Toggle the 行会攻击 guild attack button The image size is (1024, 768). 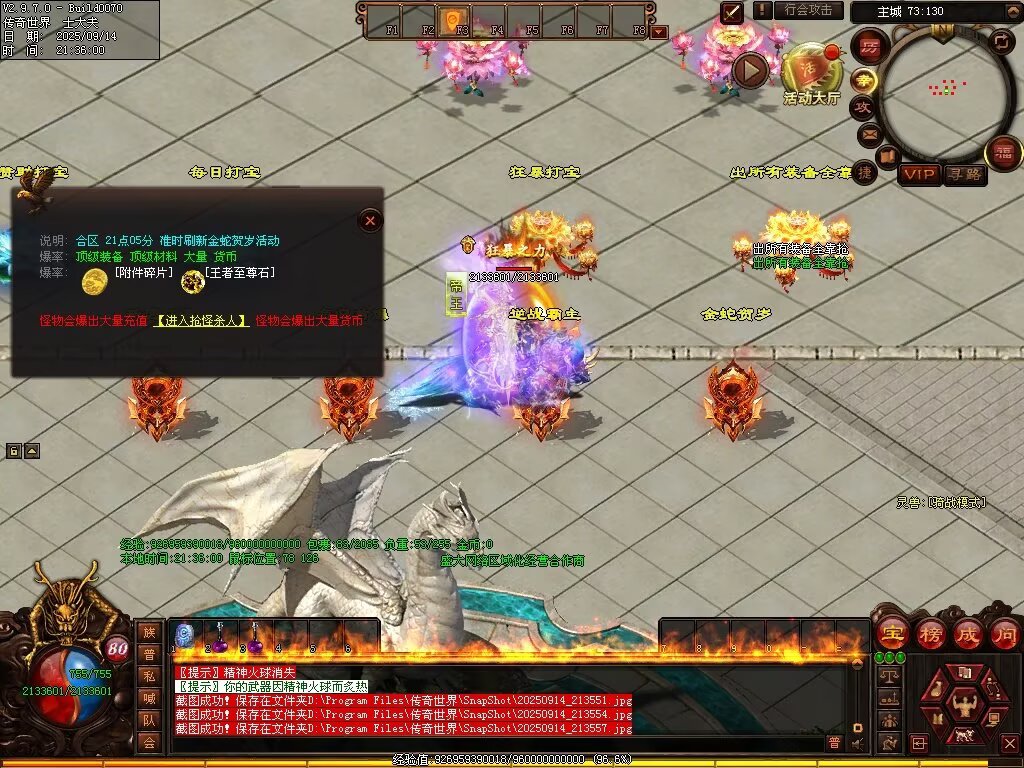click(x=808, y=10)
